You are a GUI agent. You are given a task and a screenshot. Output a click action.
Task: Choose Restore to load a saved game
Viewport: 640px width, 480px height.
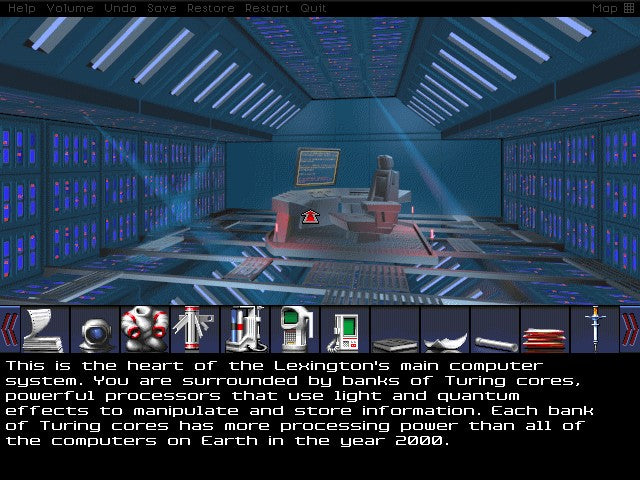(208, 8)
